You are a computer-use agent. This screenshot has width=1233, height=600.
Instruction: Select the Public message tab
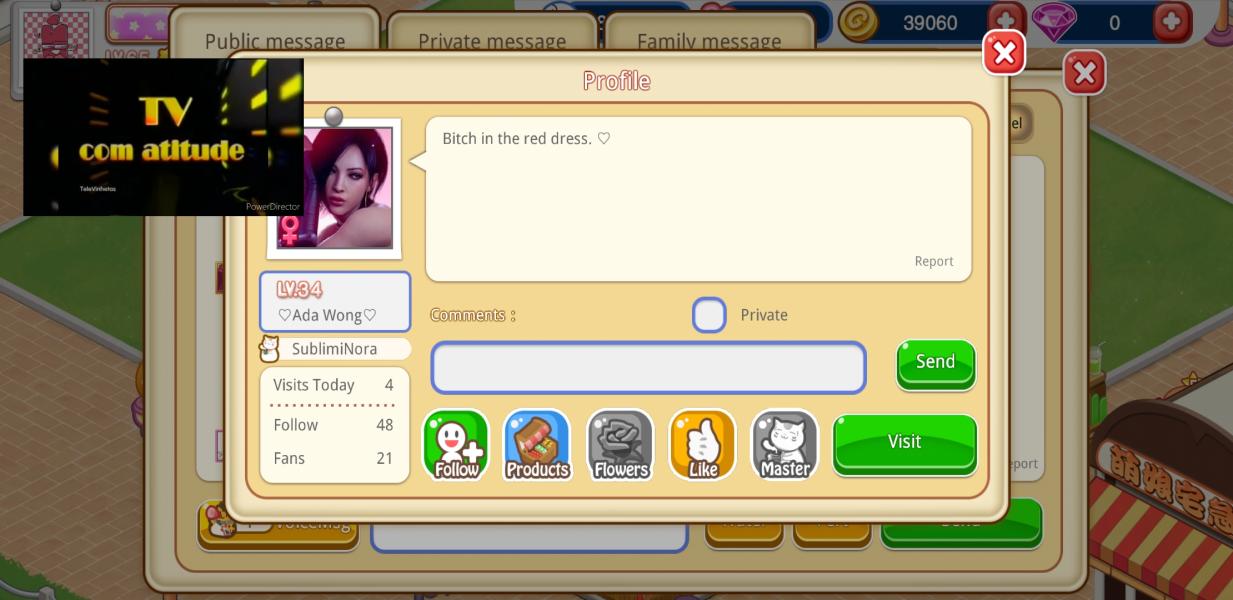[274, 40]
